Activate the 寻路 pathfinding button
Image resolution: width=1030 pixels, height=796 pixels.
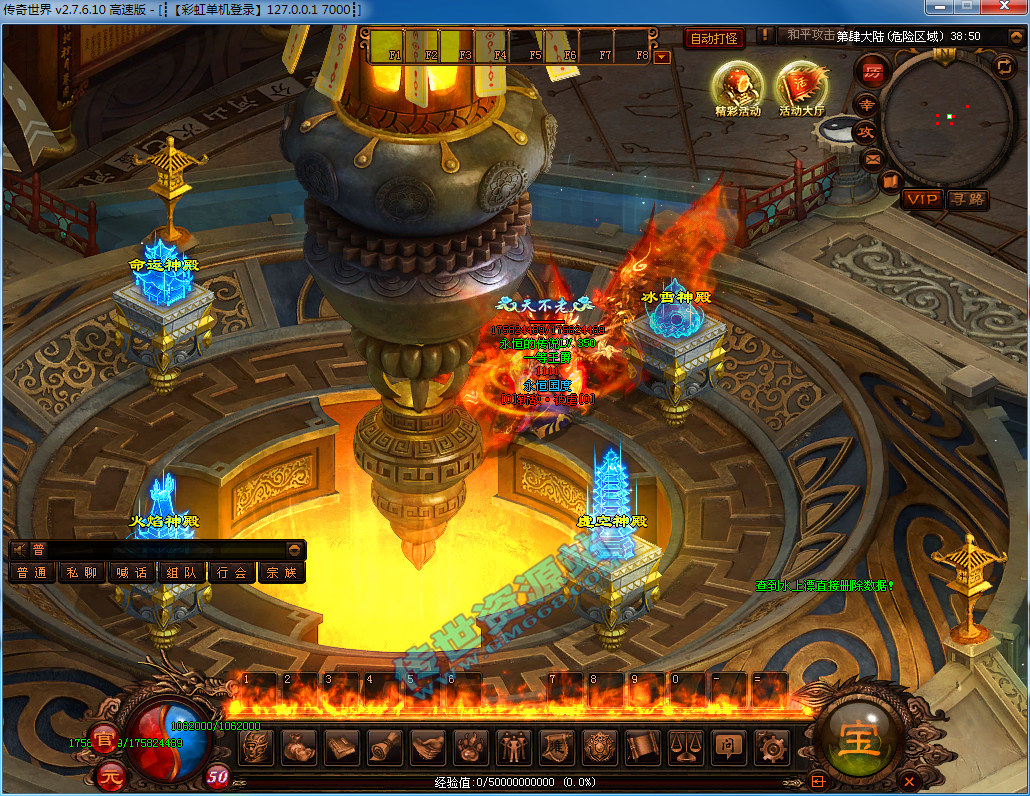tap(967, 199)
